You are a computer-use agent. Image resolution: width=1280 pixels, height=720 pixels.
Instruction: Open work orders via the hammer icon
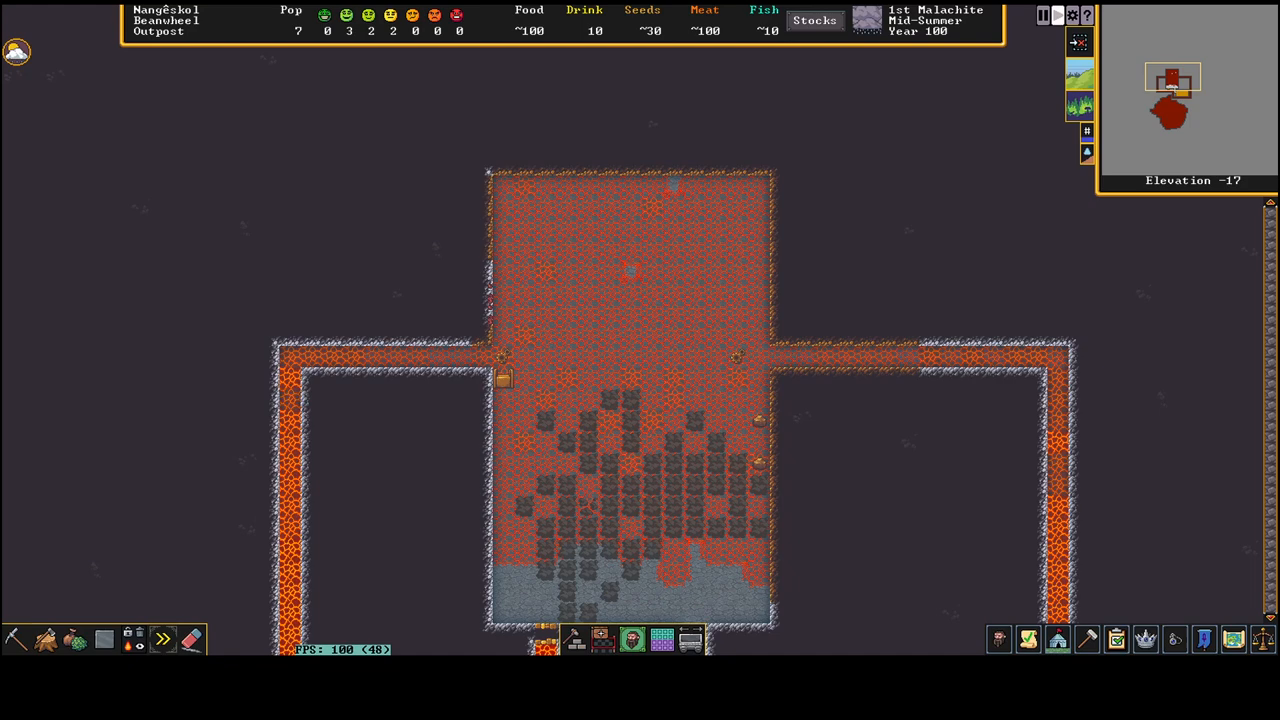pos(1088,639)
